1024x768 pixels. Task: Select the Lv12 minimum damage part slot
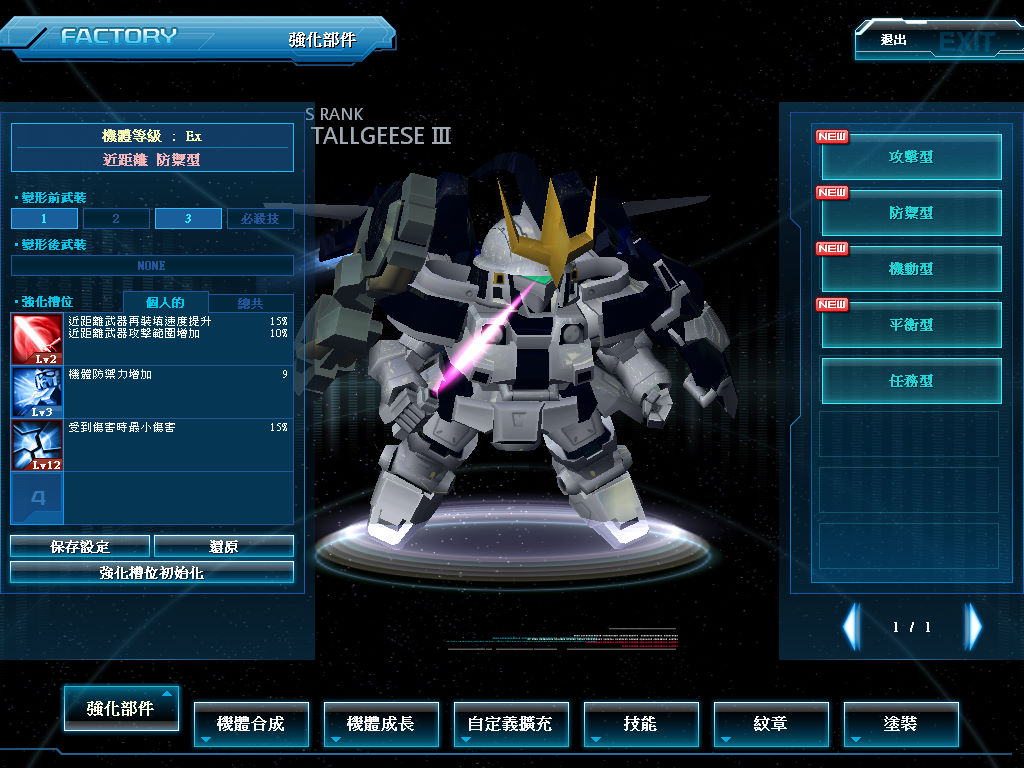(x=37, y=445)
